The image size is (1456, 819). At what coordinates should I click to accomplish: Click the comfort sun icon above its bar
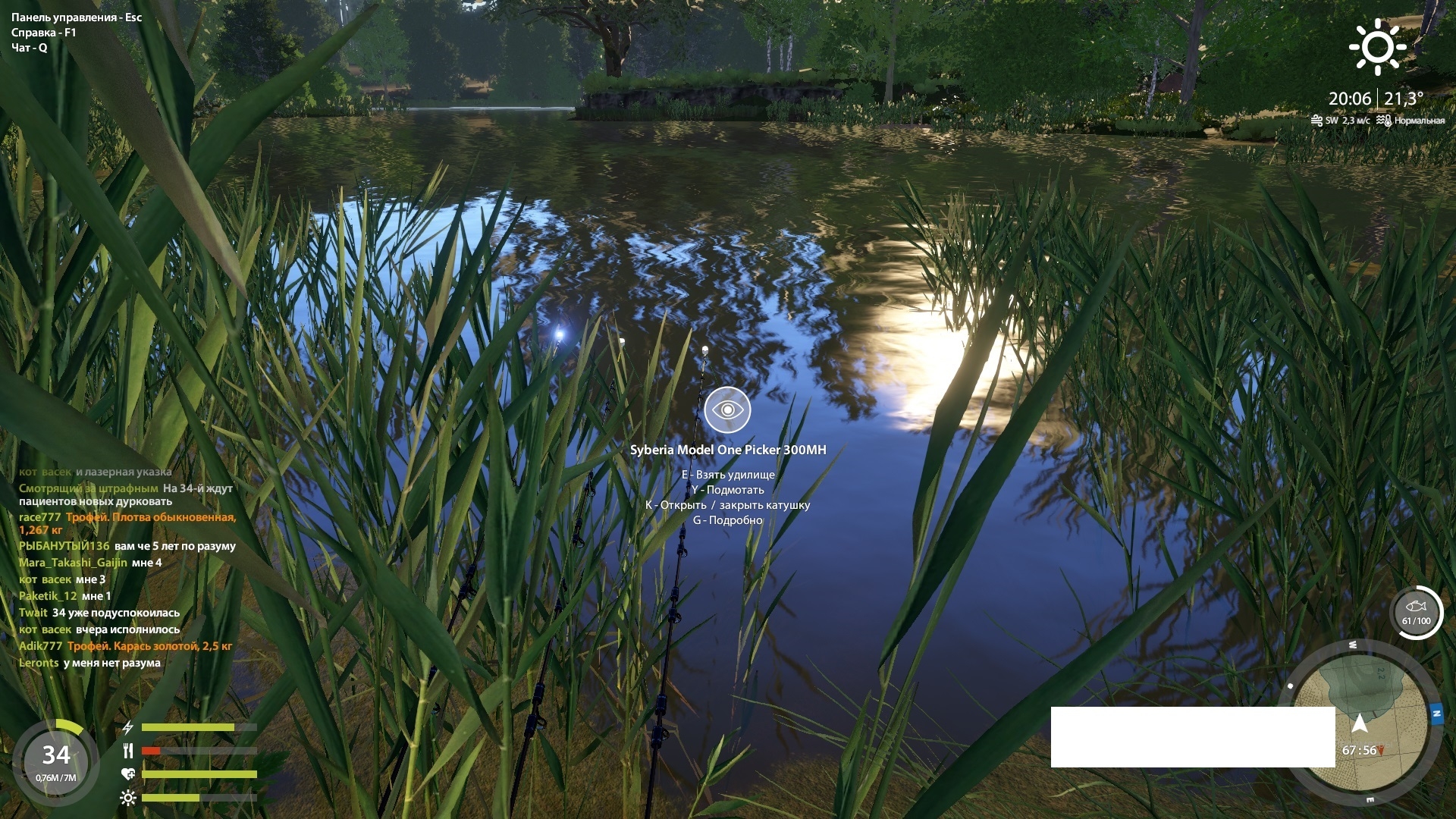(x=128, y=798)
